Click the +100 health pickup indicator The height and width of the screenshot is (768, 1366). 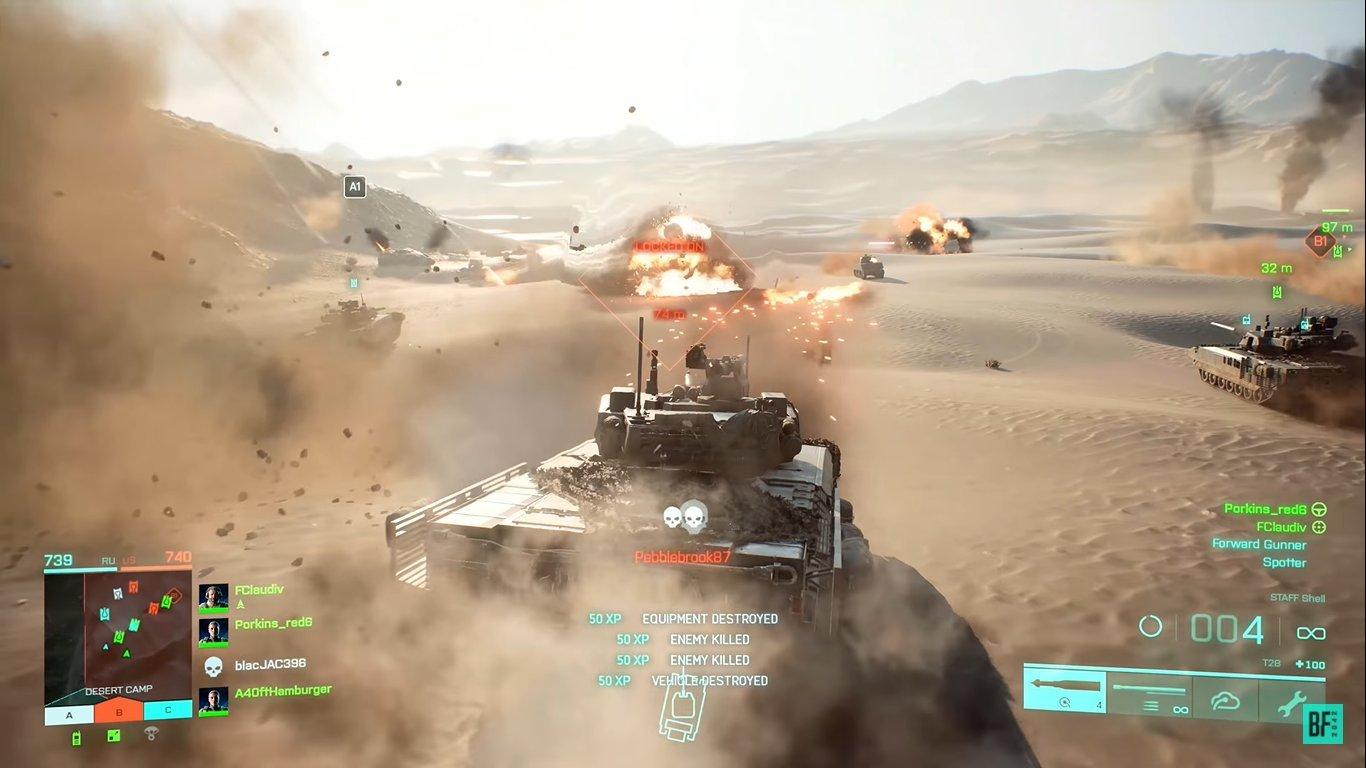1313,665
